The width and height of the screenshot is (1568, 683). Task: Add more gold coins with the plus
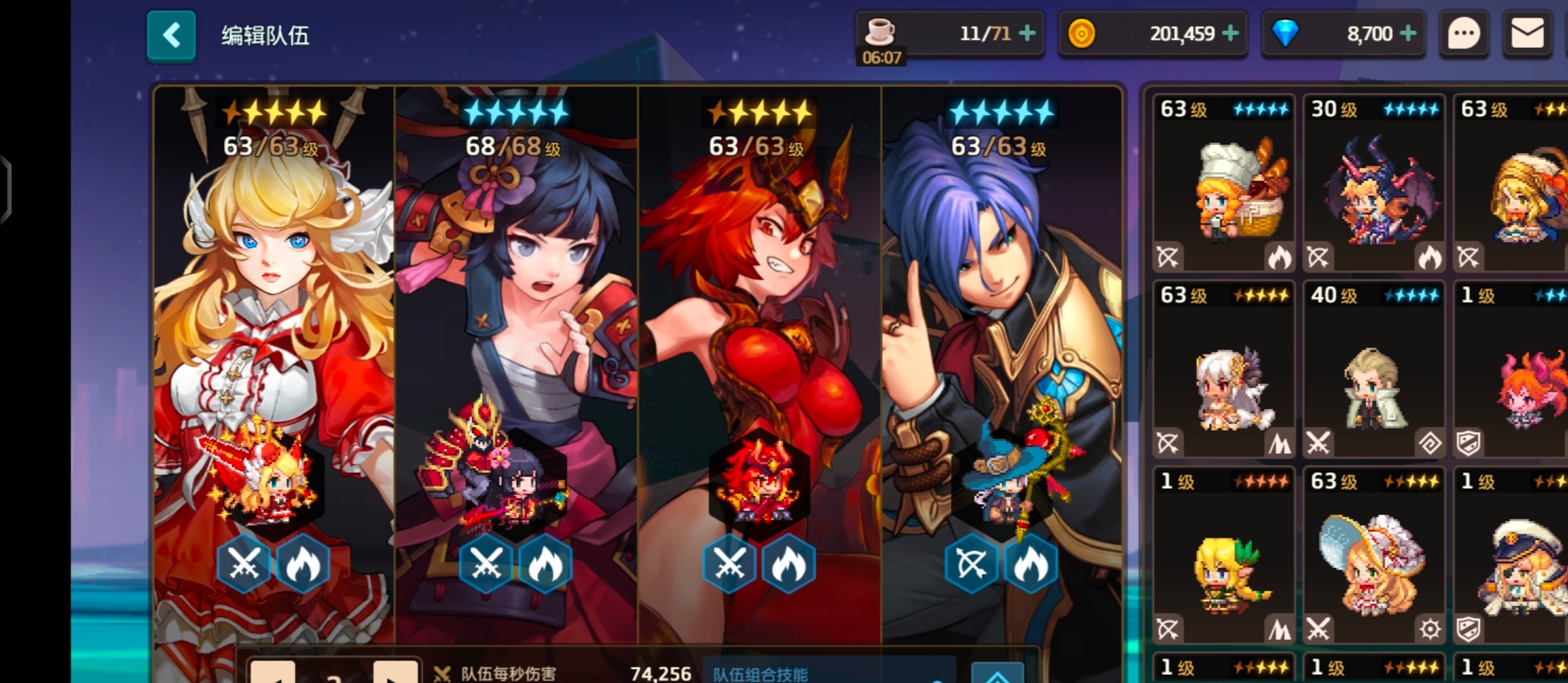coord(1230,33)
